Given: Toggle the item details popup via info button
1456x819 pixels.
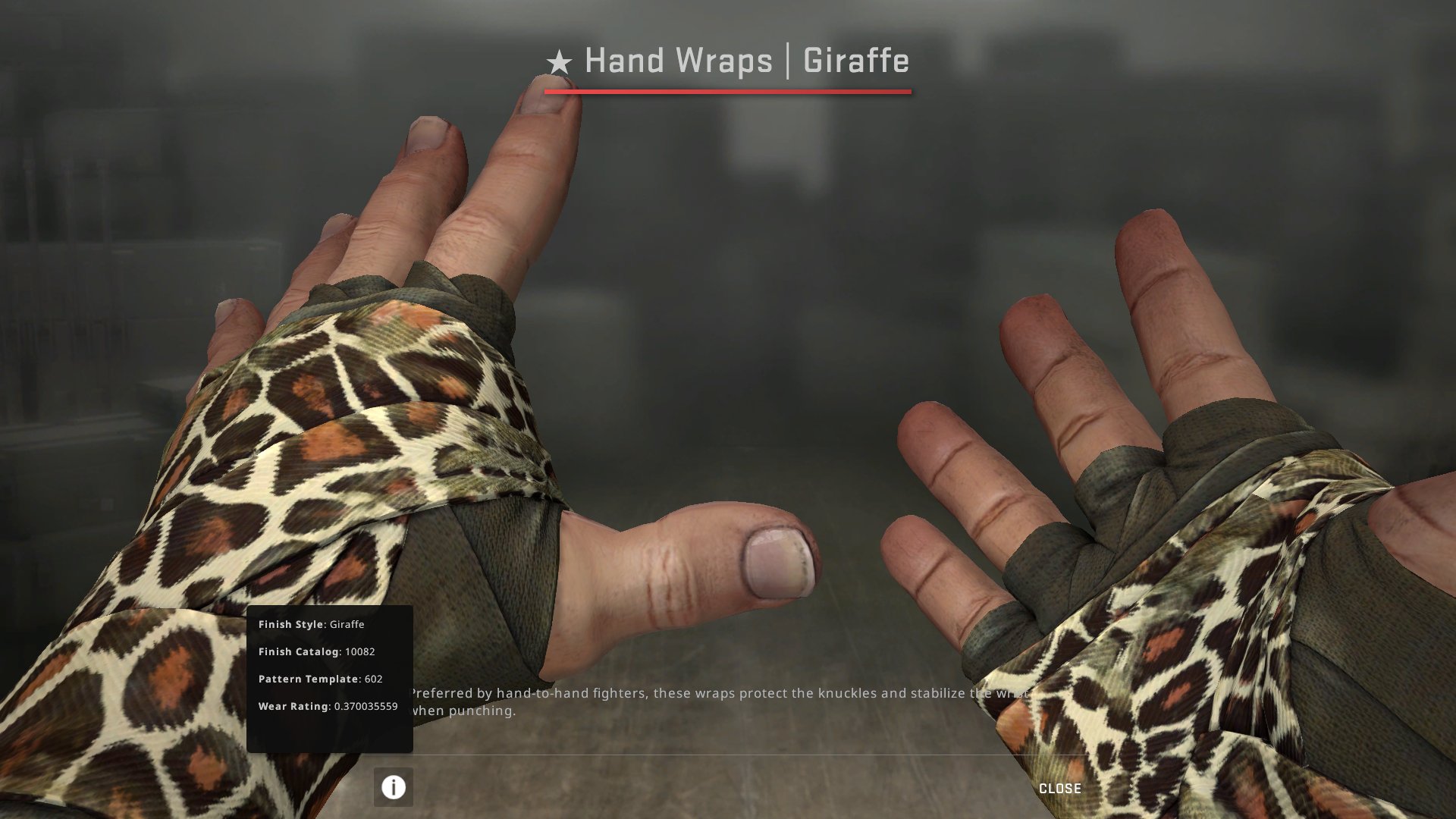Looking at the screenshot, I should 393,786.
